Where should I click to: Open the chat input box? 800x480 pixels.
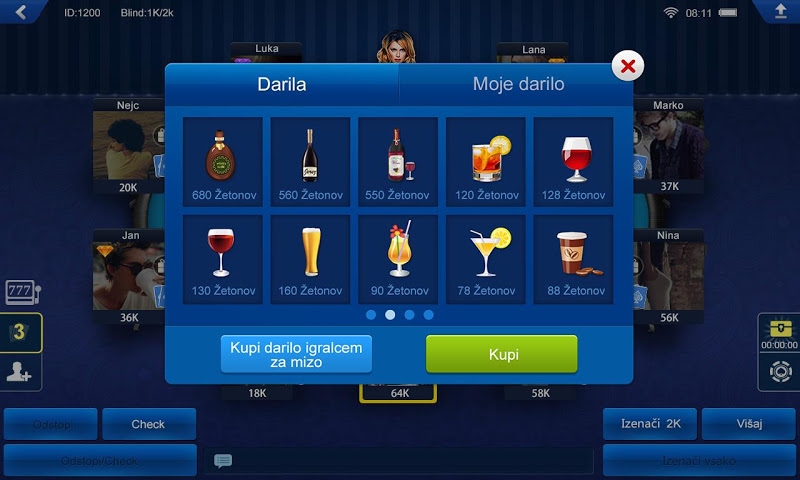point(400,461)
